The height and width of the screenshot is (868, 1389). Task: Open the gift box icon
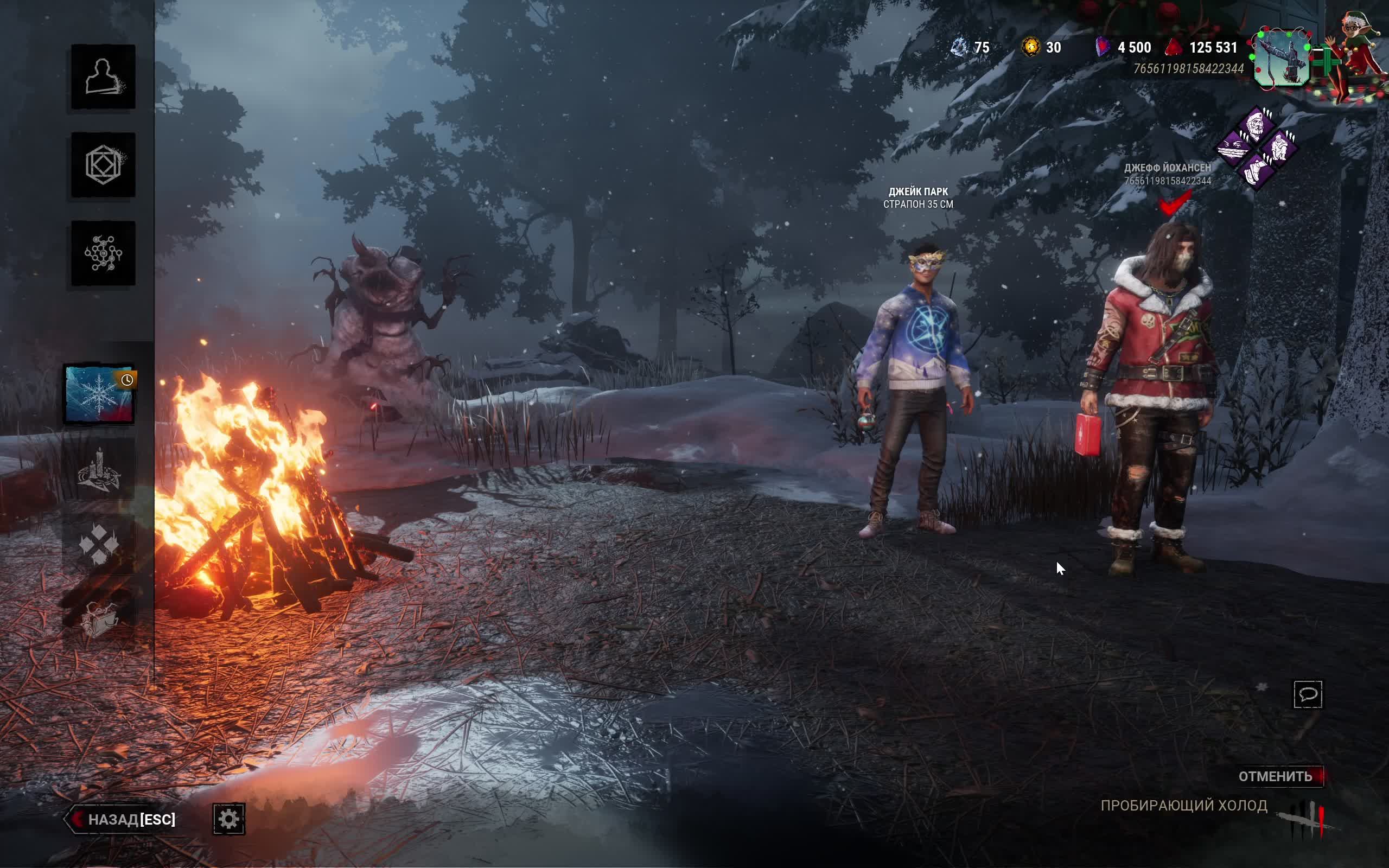pyautogui.click(x=99, y=618)
